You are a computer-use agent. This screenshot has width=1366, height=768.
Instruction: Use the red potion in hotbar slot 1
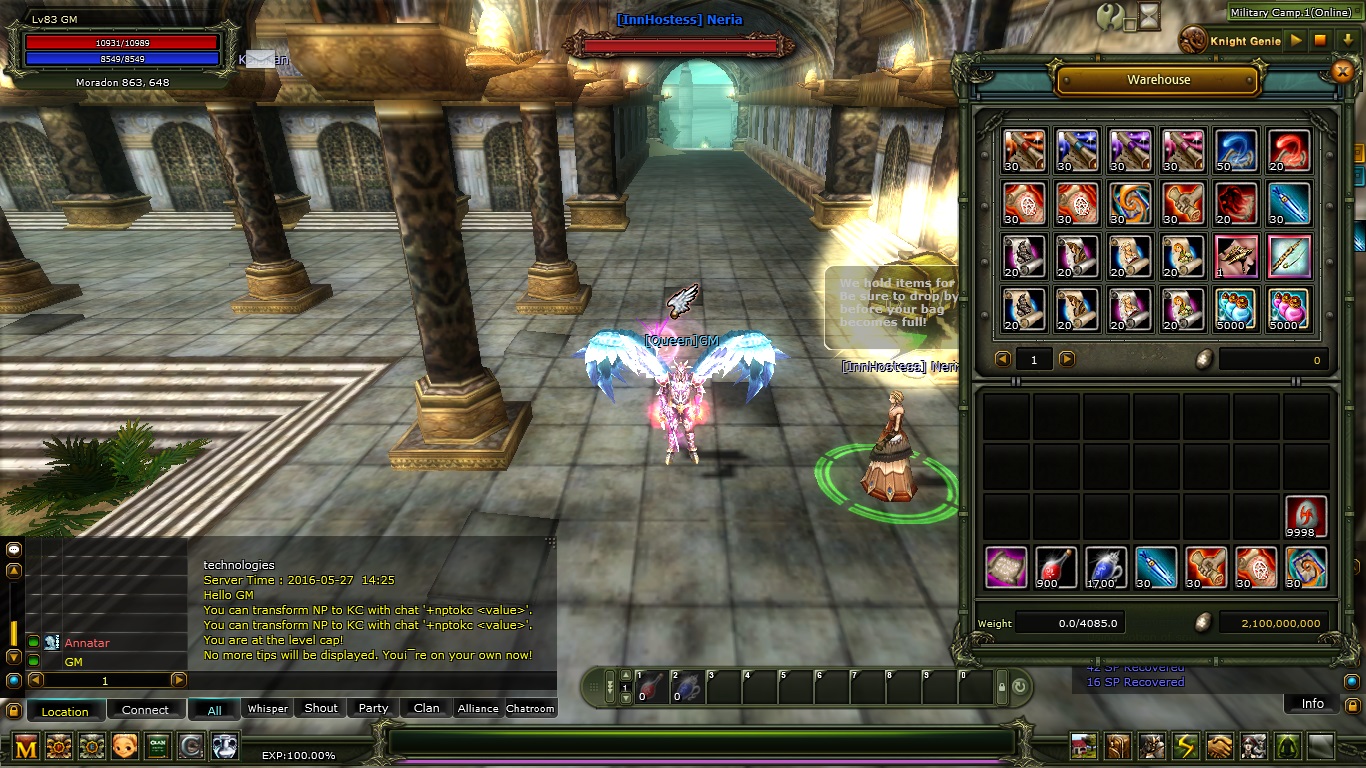pyautogui.click(x=651, y=687)
